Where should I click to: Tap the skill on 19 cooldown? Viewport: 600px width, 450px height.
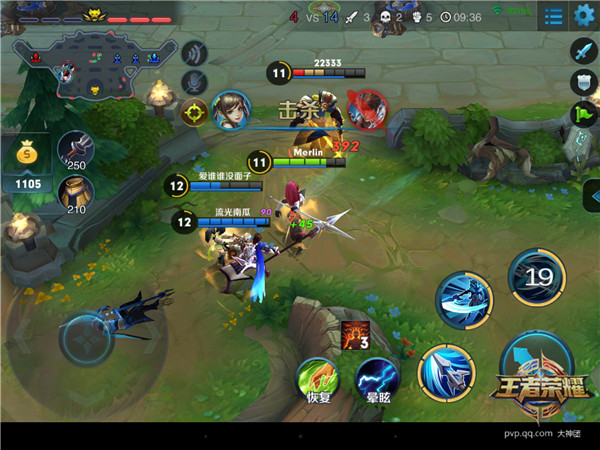coord(536,277)
